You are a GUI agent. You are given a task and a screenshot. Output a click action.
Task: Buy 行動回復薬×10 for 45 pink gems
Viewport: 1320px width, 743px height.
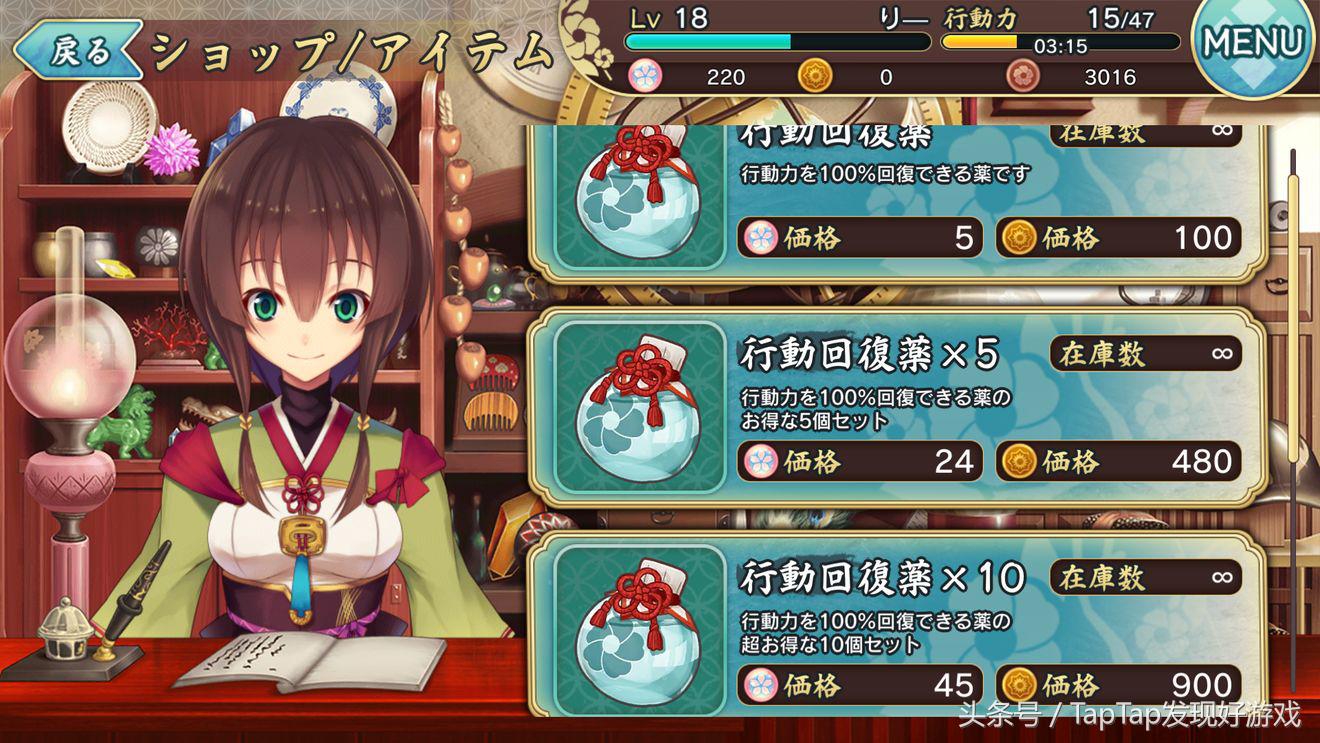coord(860,685)
